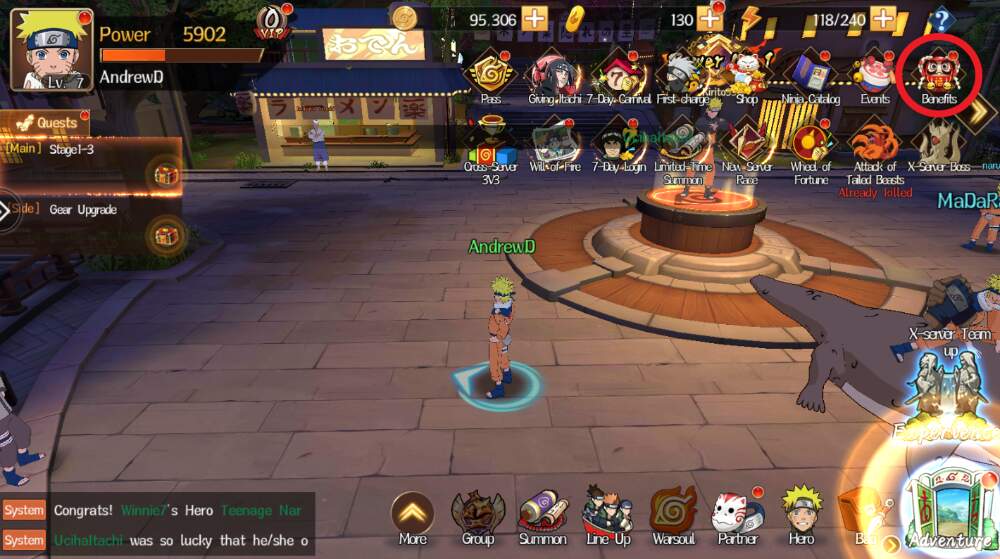Open the Ninja Catalog
1000x559 pixels.
810,75
